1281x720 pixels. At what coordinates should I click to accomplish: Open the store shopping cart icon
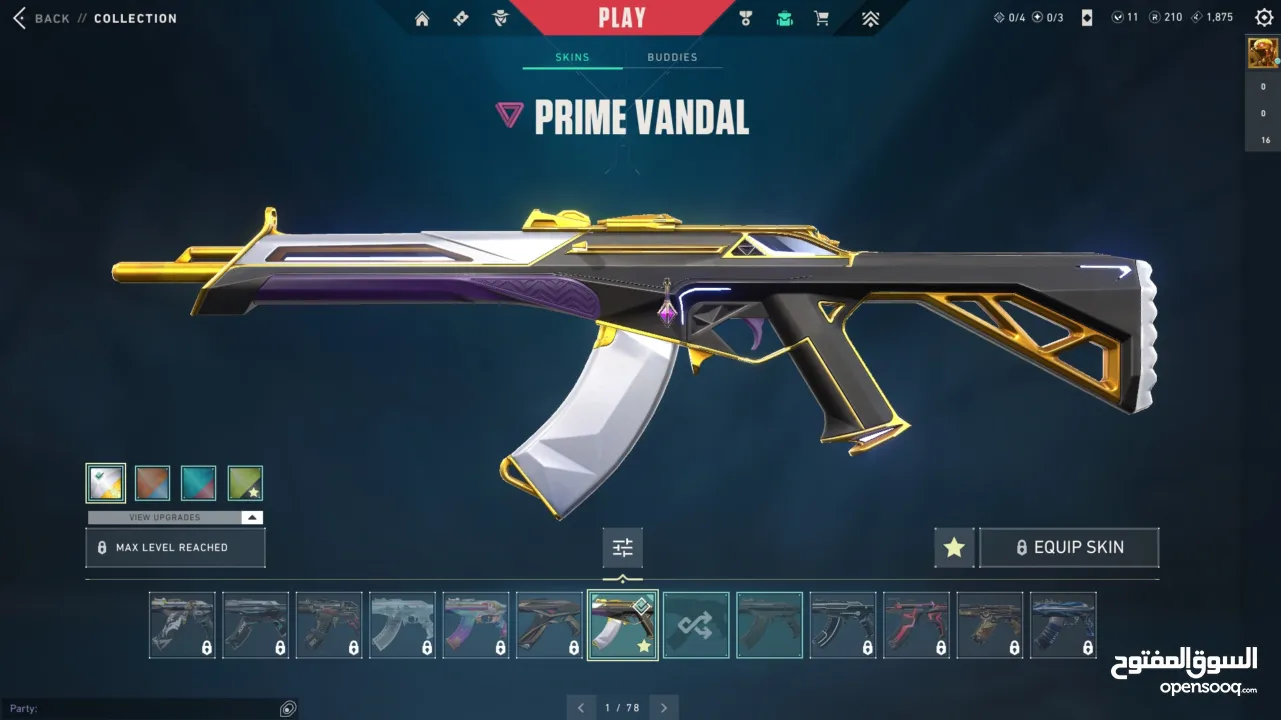822,18
